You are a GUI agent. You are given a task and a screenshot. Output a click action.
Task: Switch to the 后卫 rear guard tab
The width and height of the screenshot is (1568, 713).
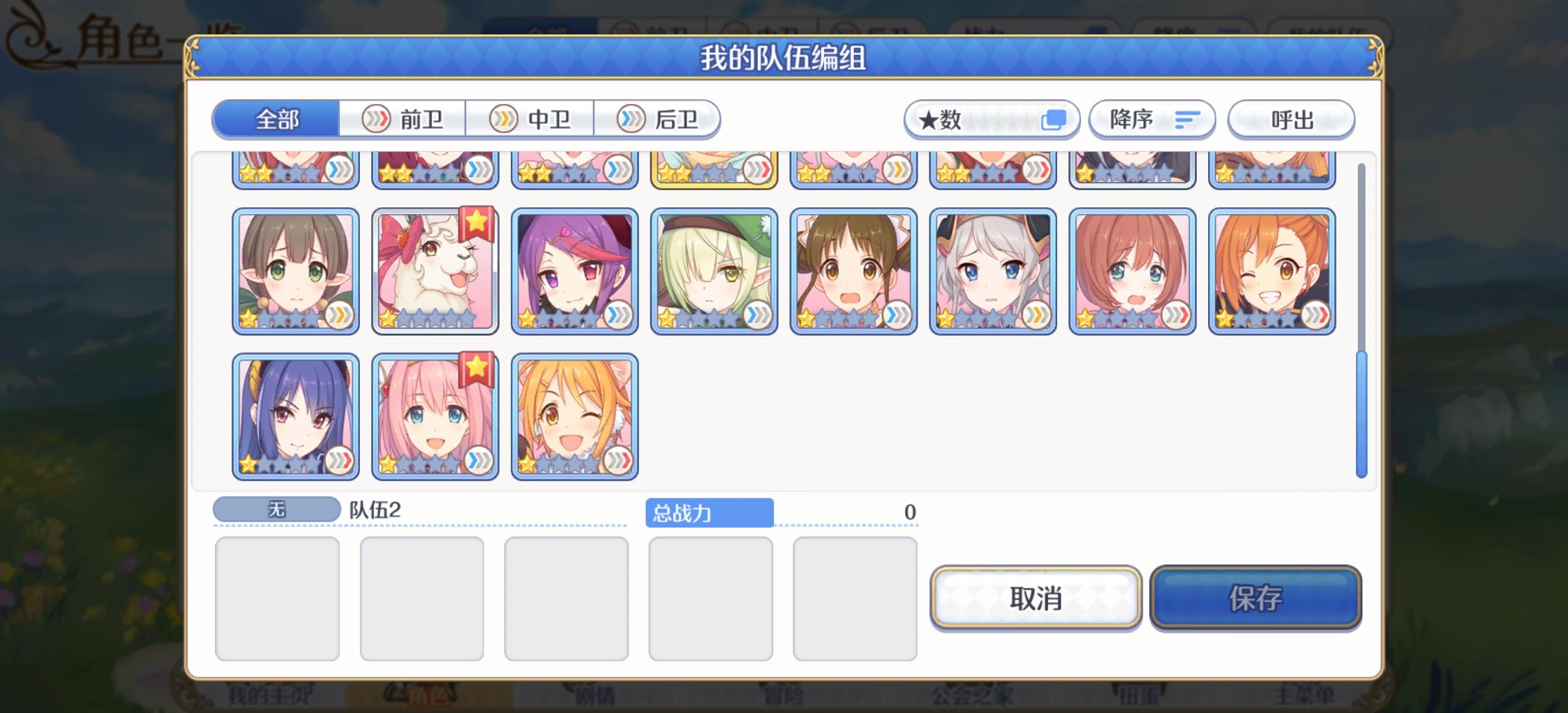tap(659, 119)
